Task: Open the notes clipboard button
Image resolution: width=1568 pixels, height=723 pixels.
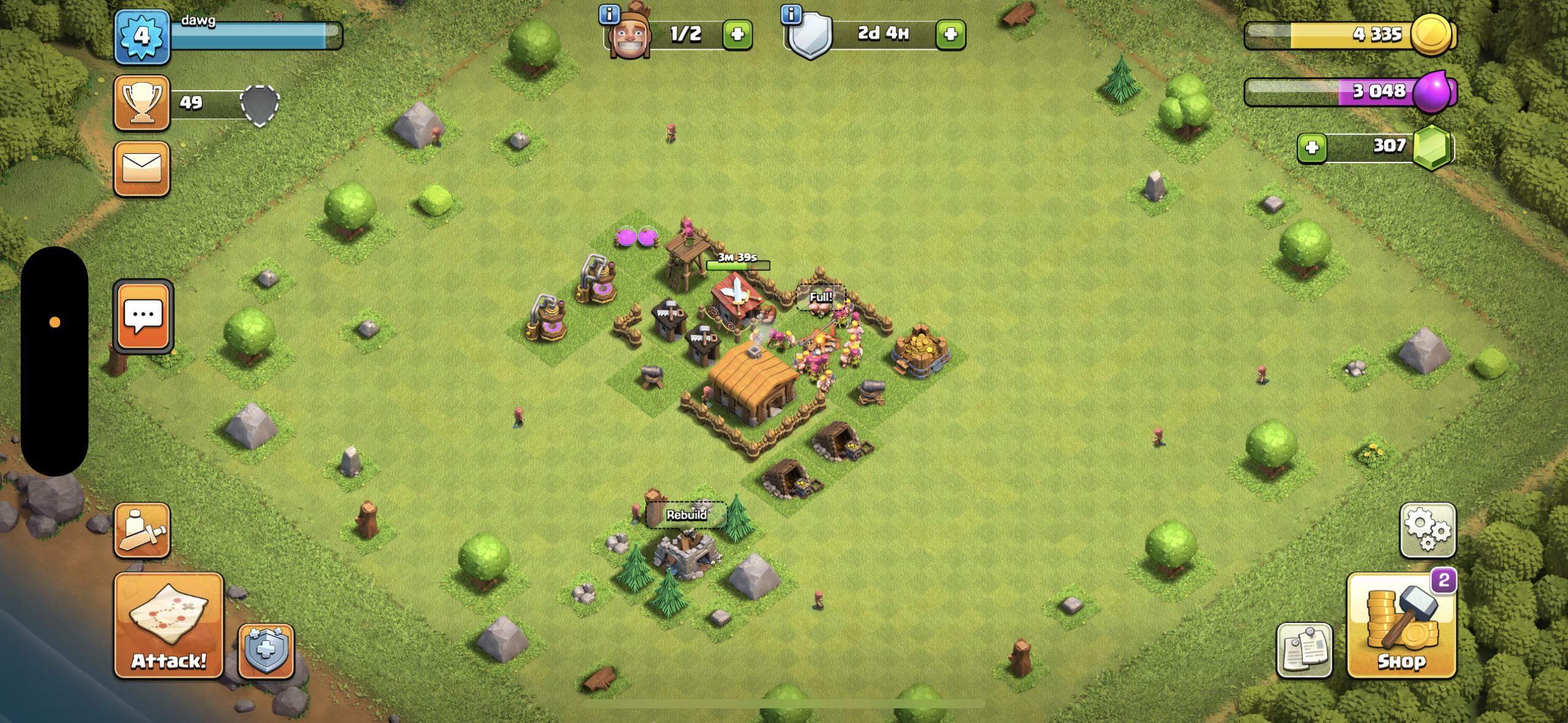Action: [1304, 651]
